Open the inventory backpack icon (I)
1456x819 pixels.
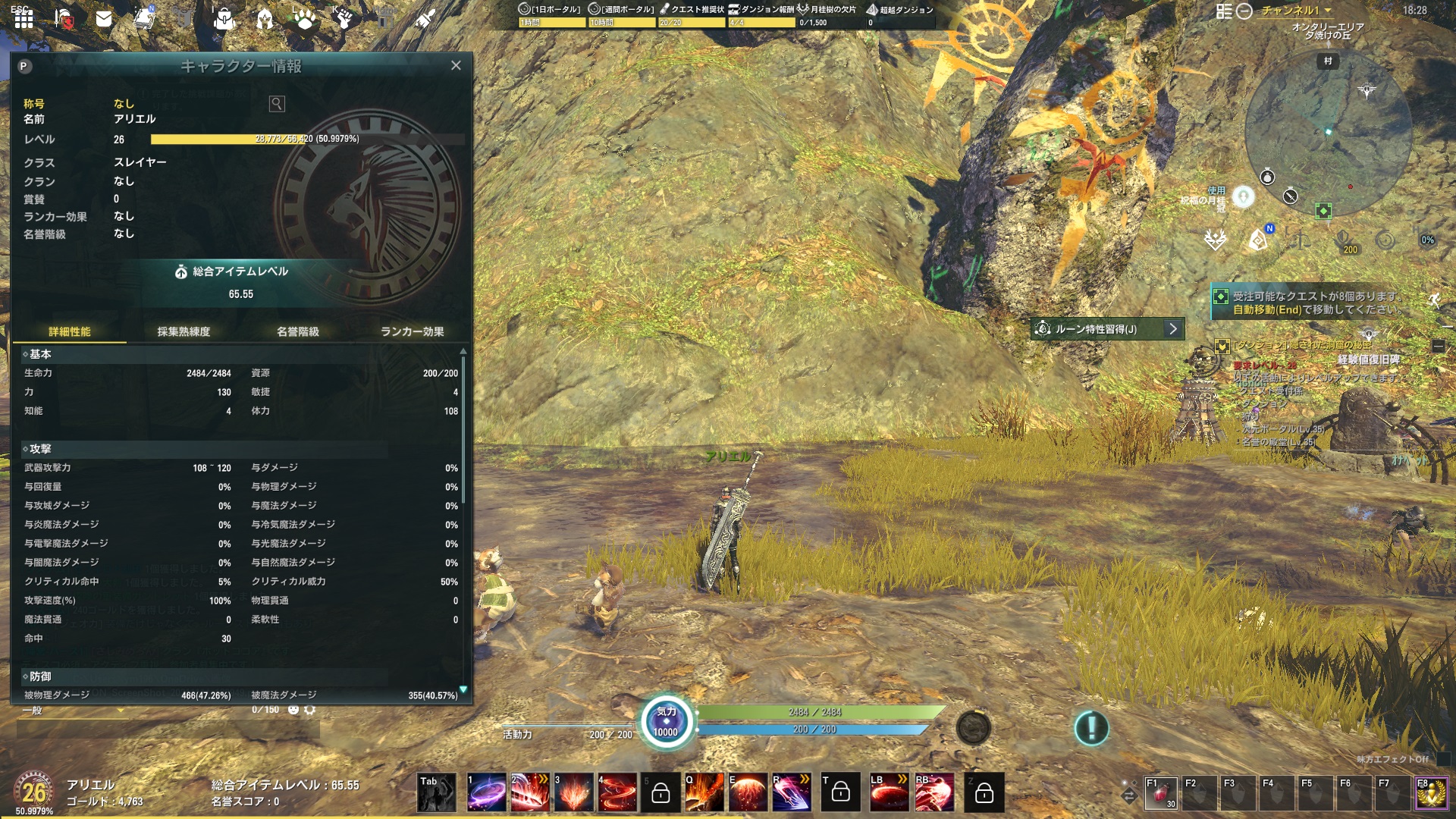tap(224, 19)
